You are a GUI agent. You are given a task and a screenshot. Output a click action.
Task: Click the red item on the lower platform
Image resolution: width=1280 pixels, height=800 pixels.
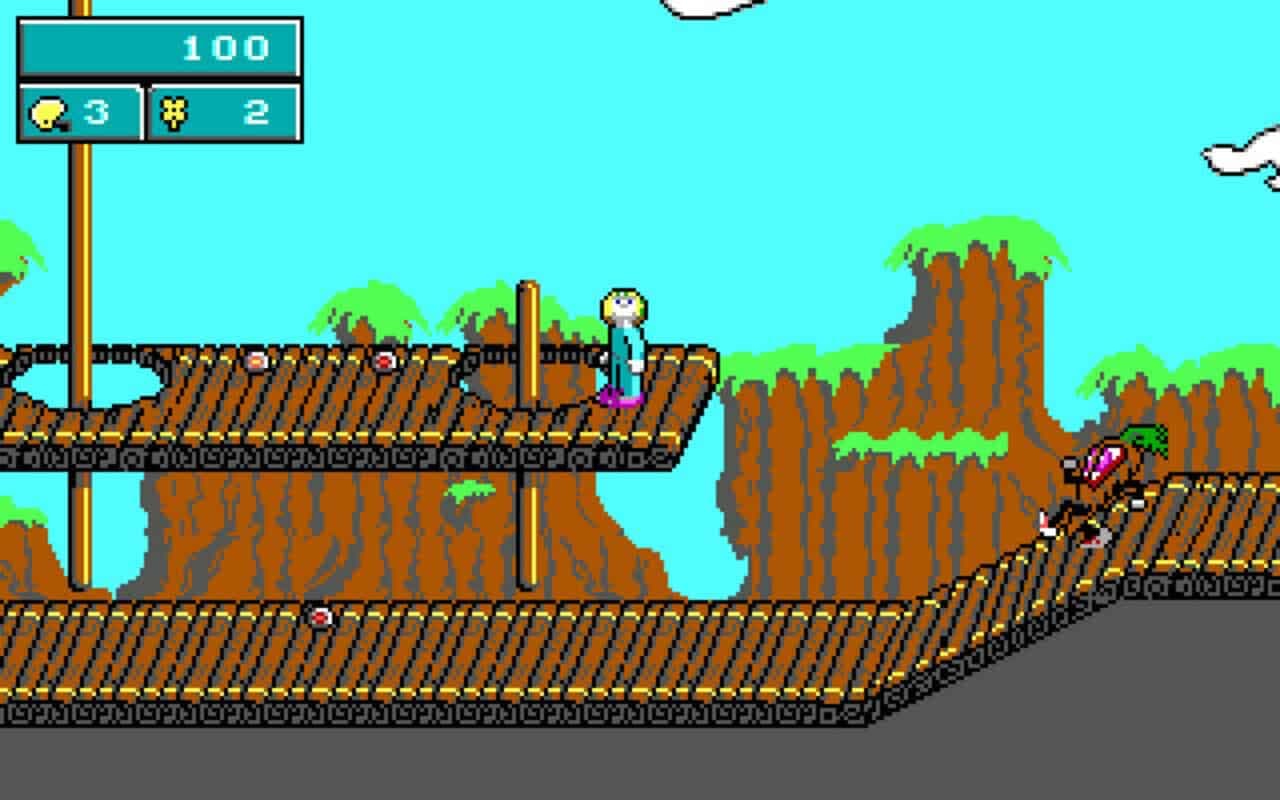click(x=320, y=617)
